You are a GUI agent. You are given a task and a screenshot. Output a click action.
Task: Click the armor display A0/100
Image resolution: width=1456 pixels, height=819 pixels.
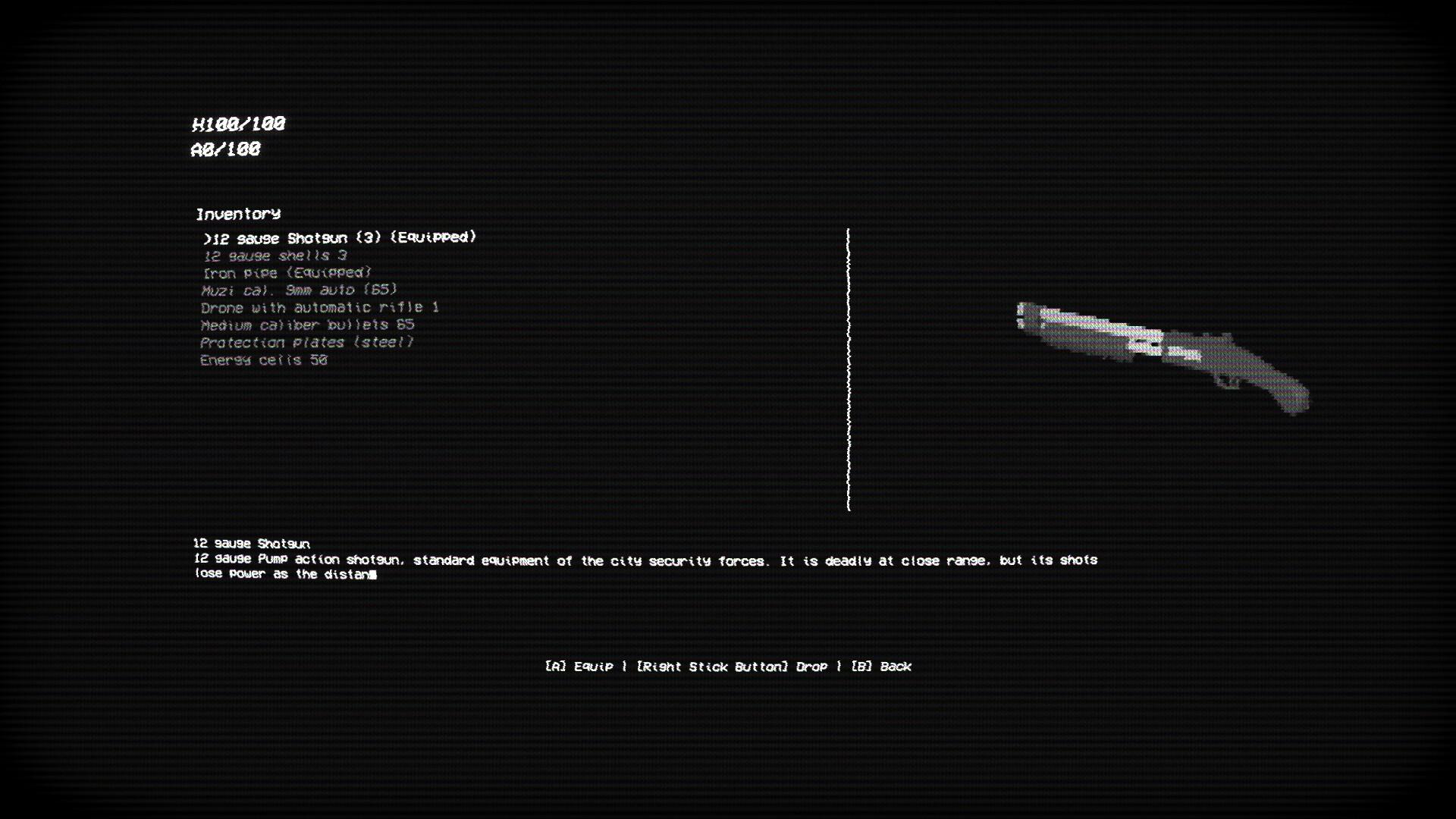click(225, 149)
